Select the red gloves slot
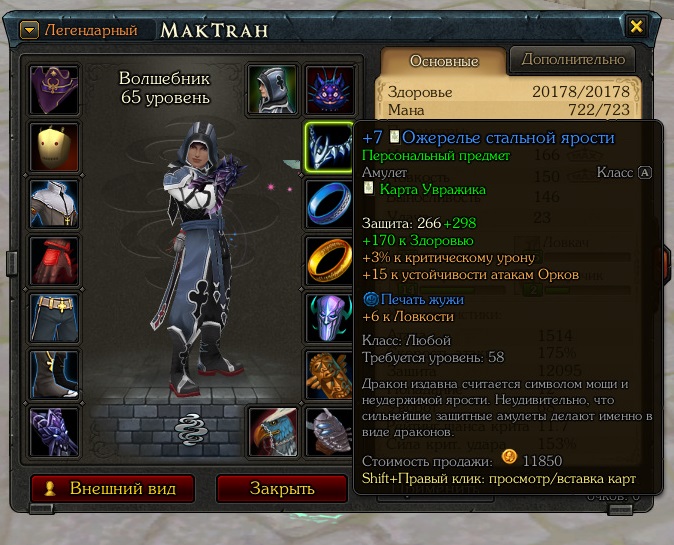Image resolution: width=674 pixels, height=545 pixels. [x=55, y=262]
